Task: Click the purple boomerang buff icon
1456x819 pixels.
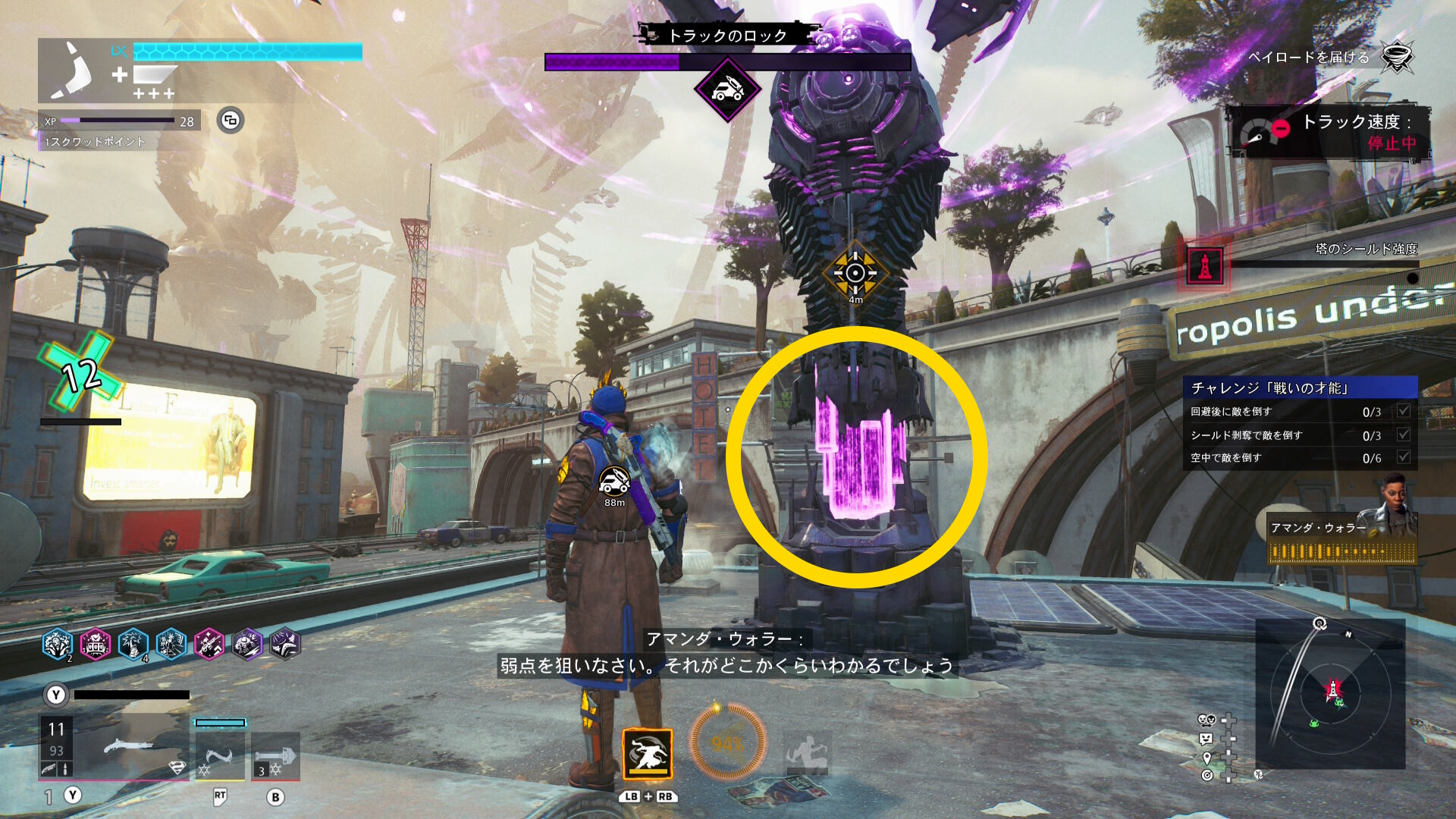Action: click(285, 645)
